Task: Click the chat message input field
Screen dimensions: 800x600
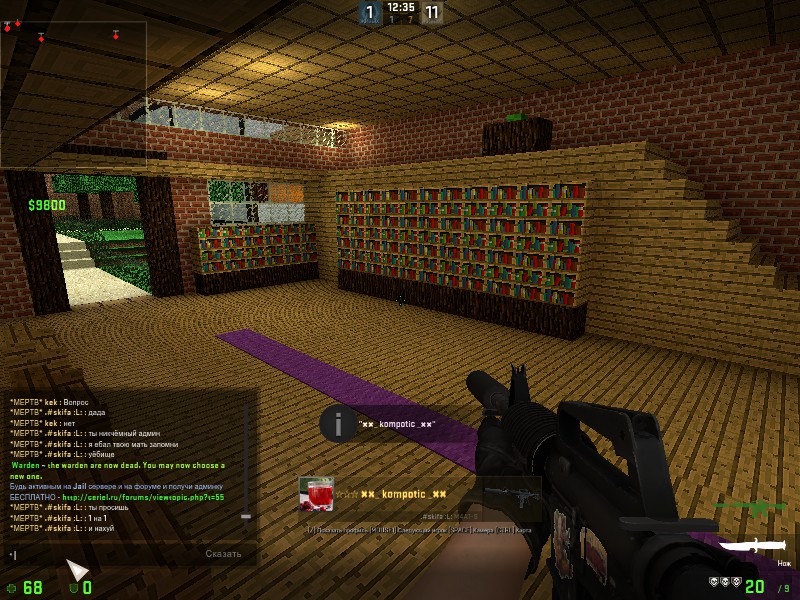Action: (100, 553)
